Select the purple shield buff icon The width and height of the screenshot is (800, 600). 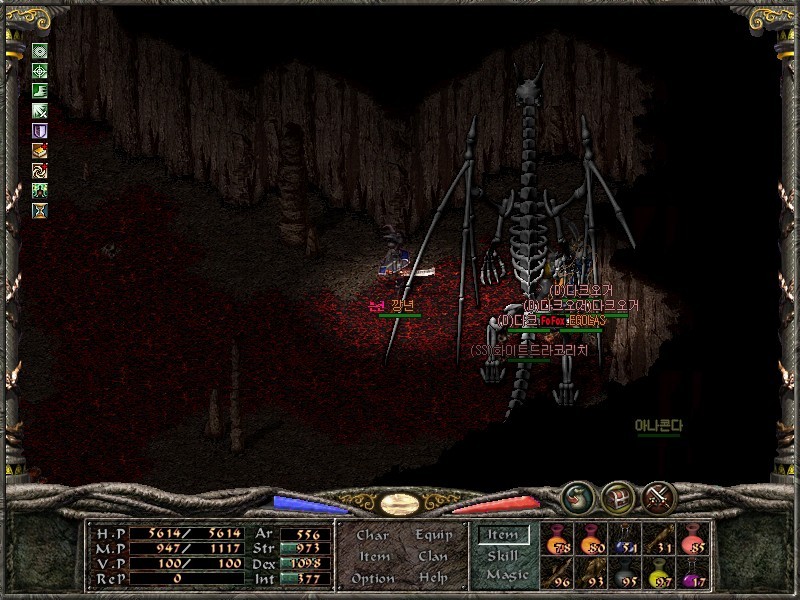(x=40, y=130)
